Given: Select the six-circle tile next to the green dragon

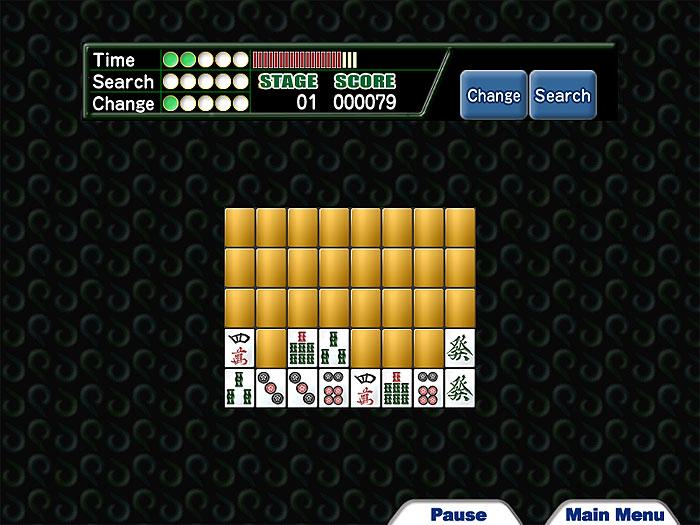Looking at the screenshot, I should (429, 387).
